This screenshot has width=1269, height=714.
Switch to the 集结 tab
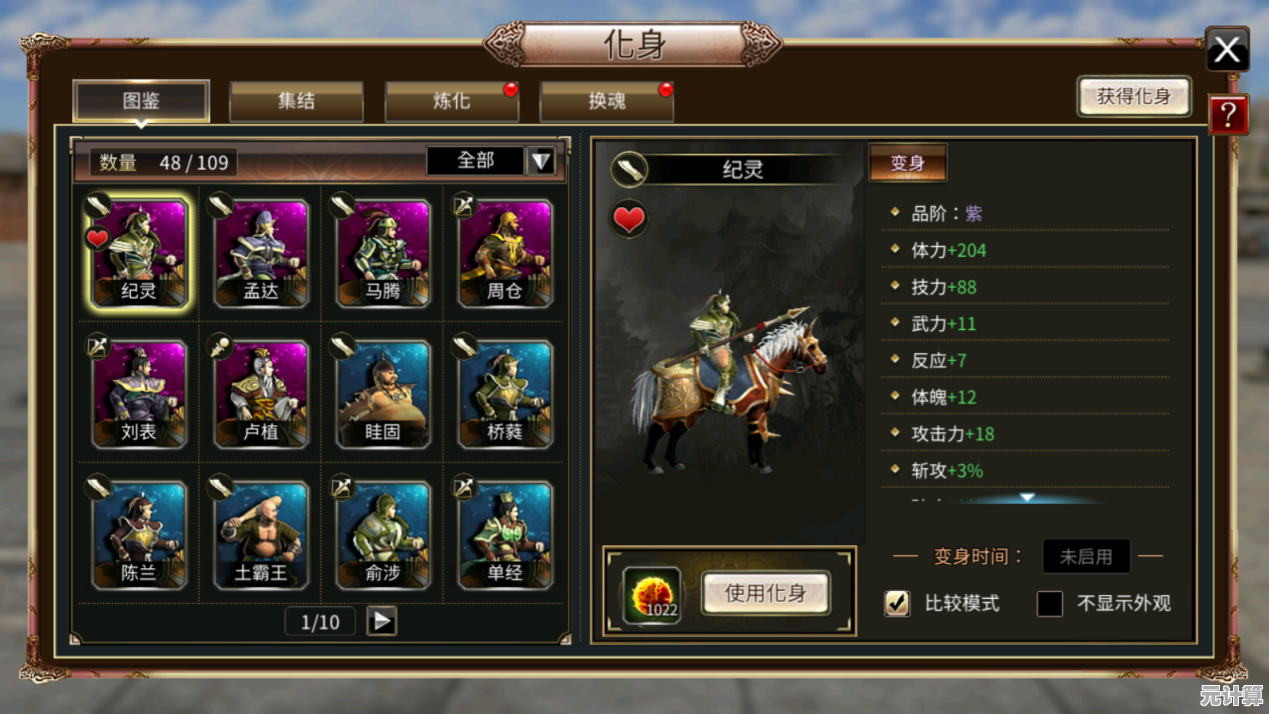[296, 101]
